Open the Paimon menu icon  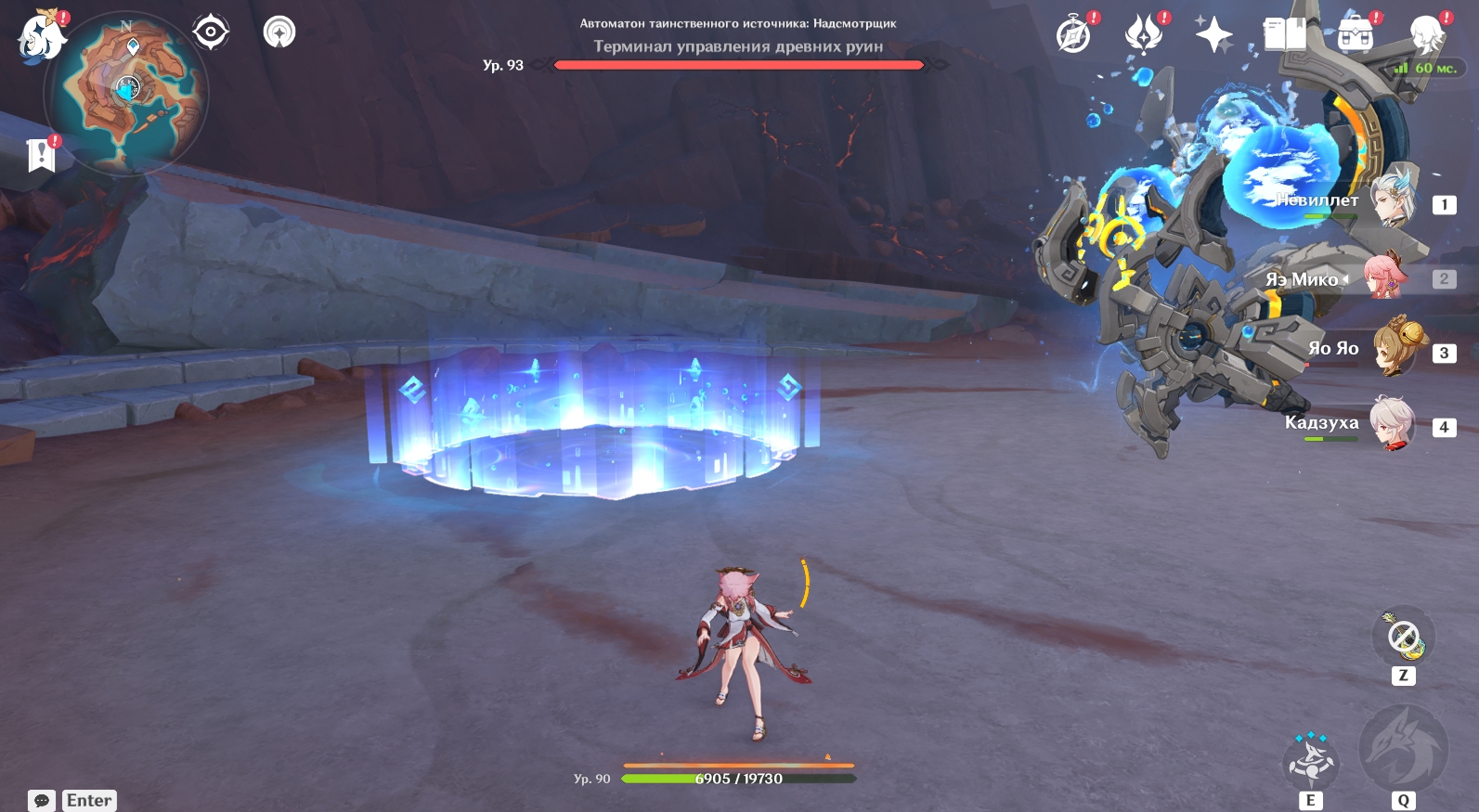(42, 38)
